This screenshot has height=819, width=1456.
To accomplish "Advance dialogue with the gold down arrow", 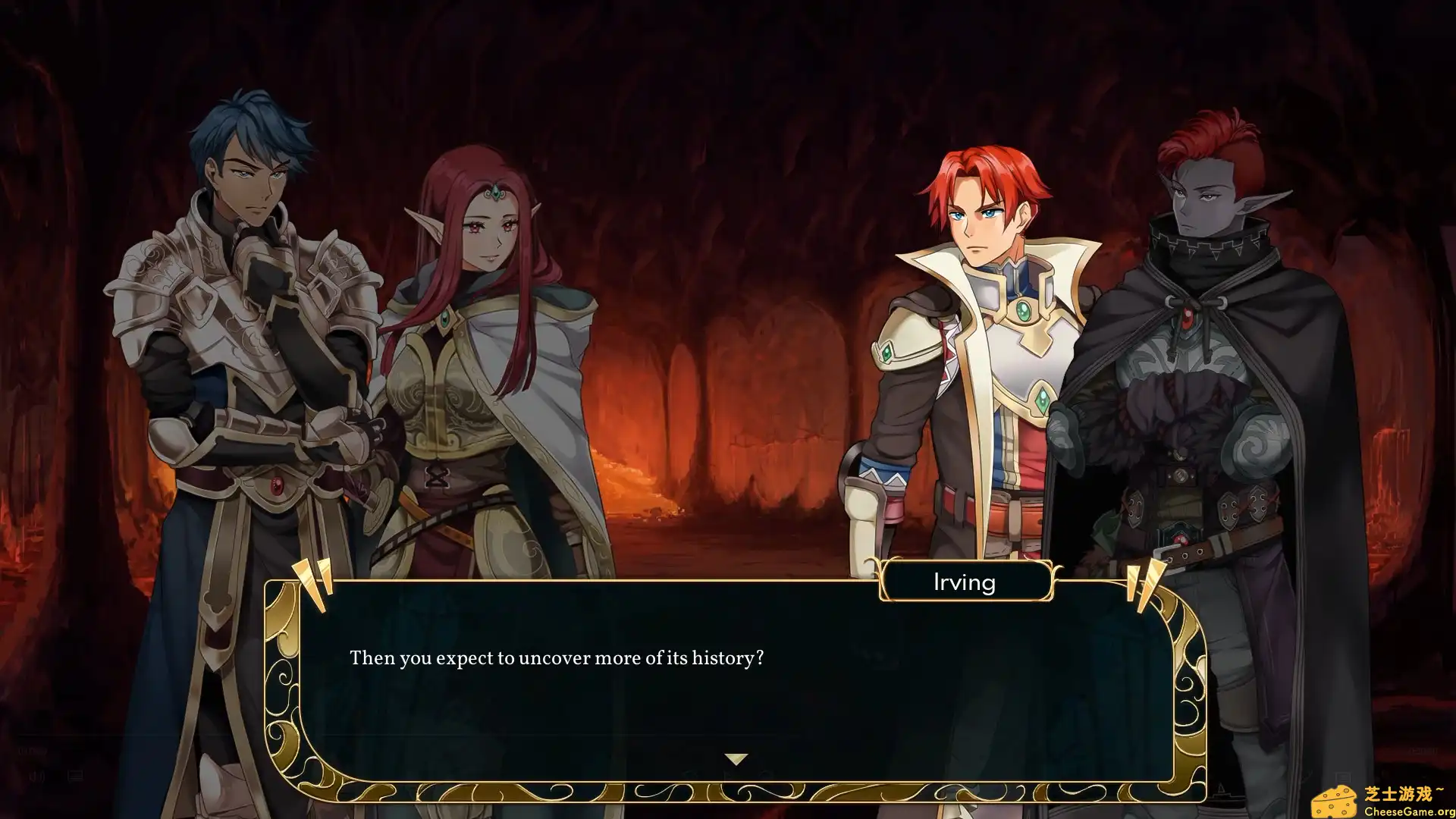I will (736, 758).
